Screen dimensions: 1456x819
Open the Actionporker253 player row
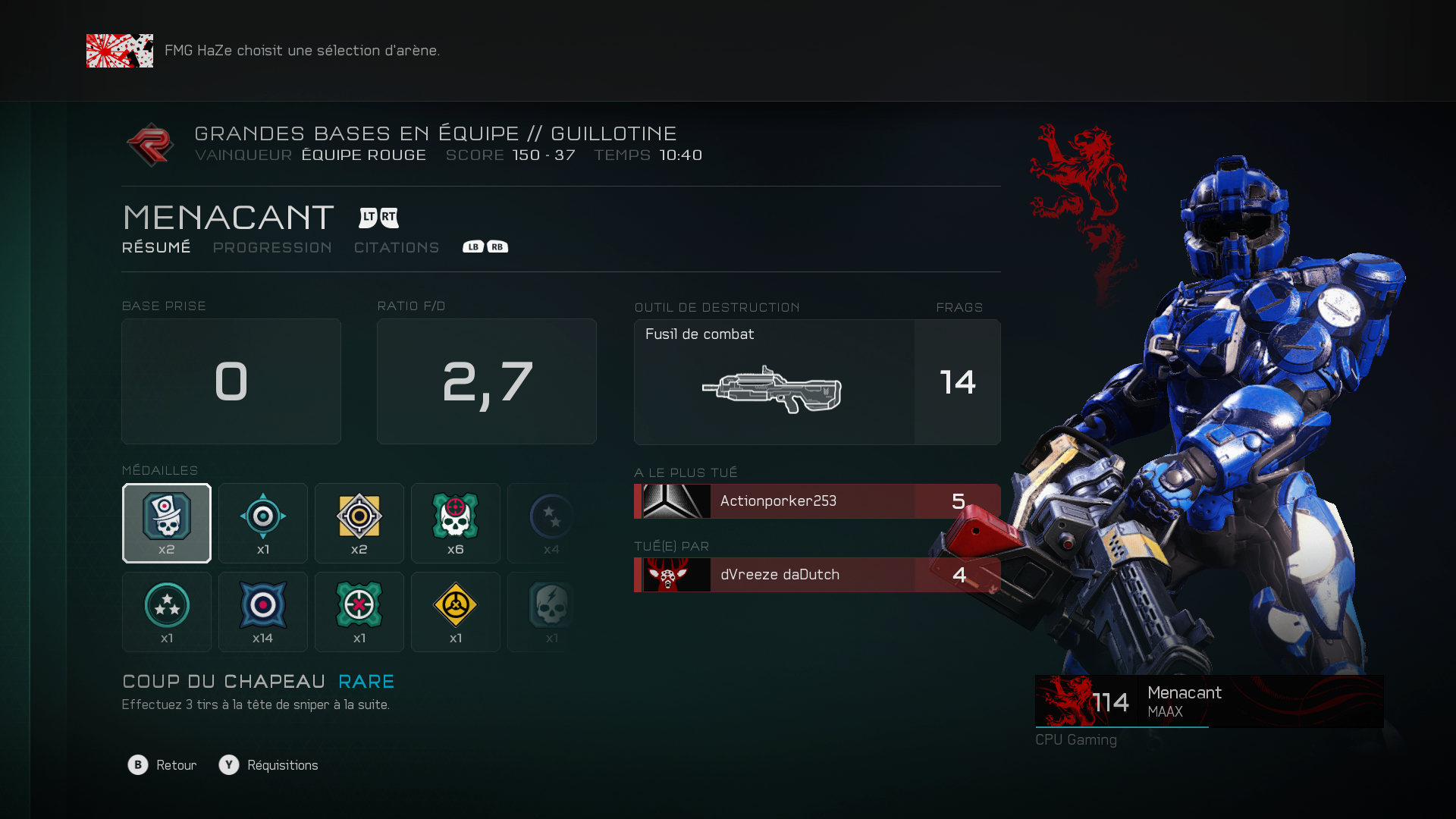click(x=817, y=501)
